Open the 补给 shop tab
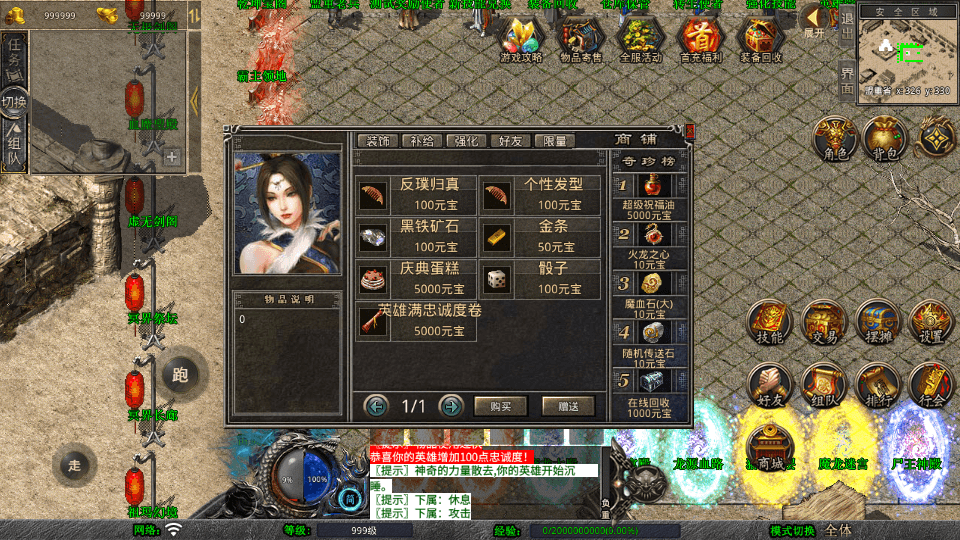960x540 pixels. click(423, 141)
